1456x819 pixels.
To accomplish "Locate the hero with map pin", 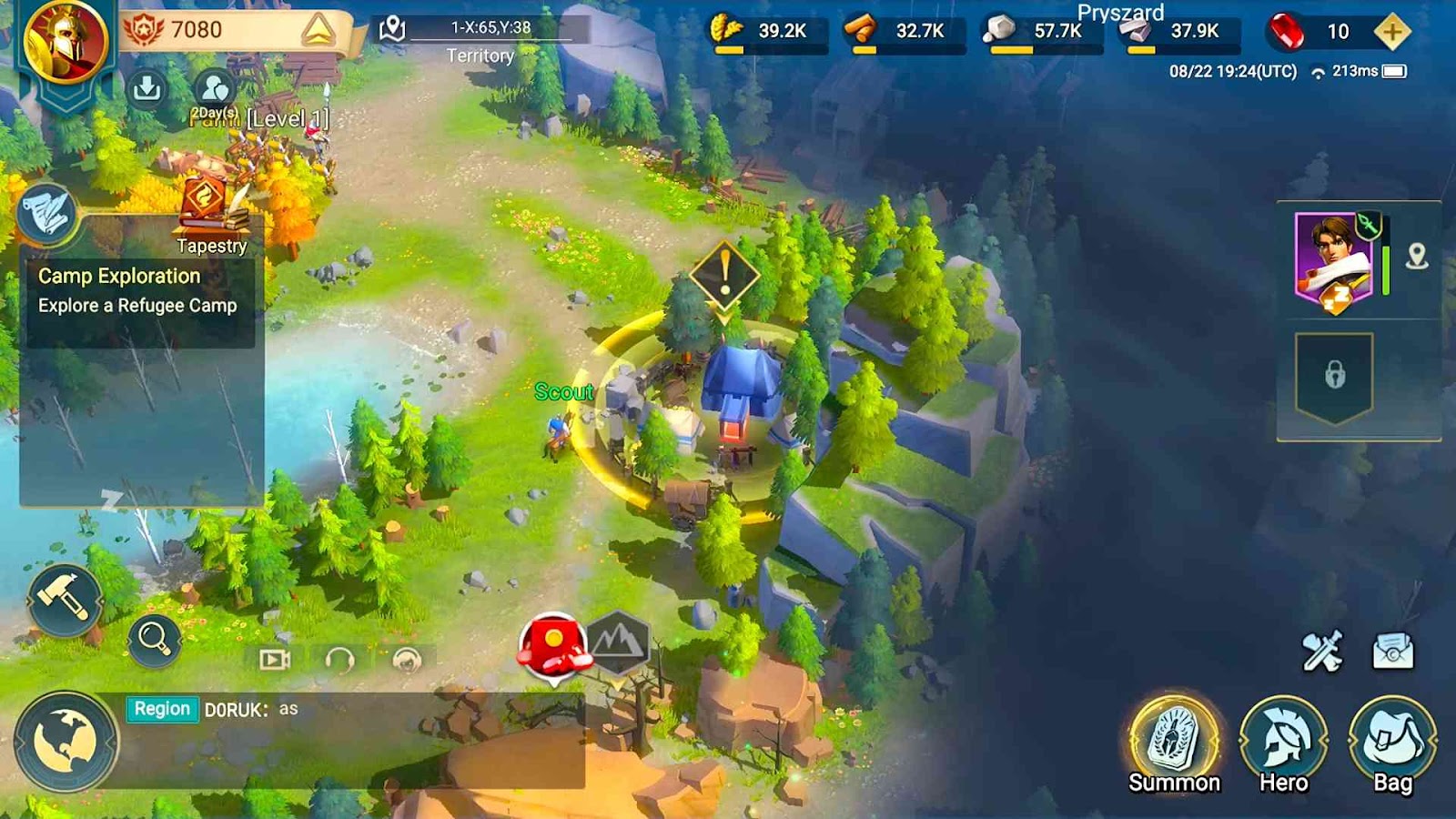I will point(1417,257).
